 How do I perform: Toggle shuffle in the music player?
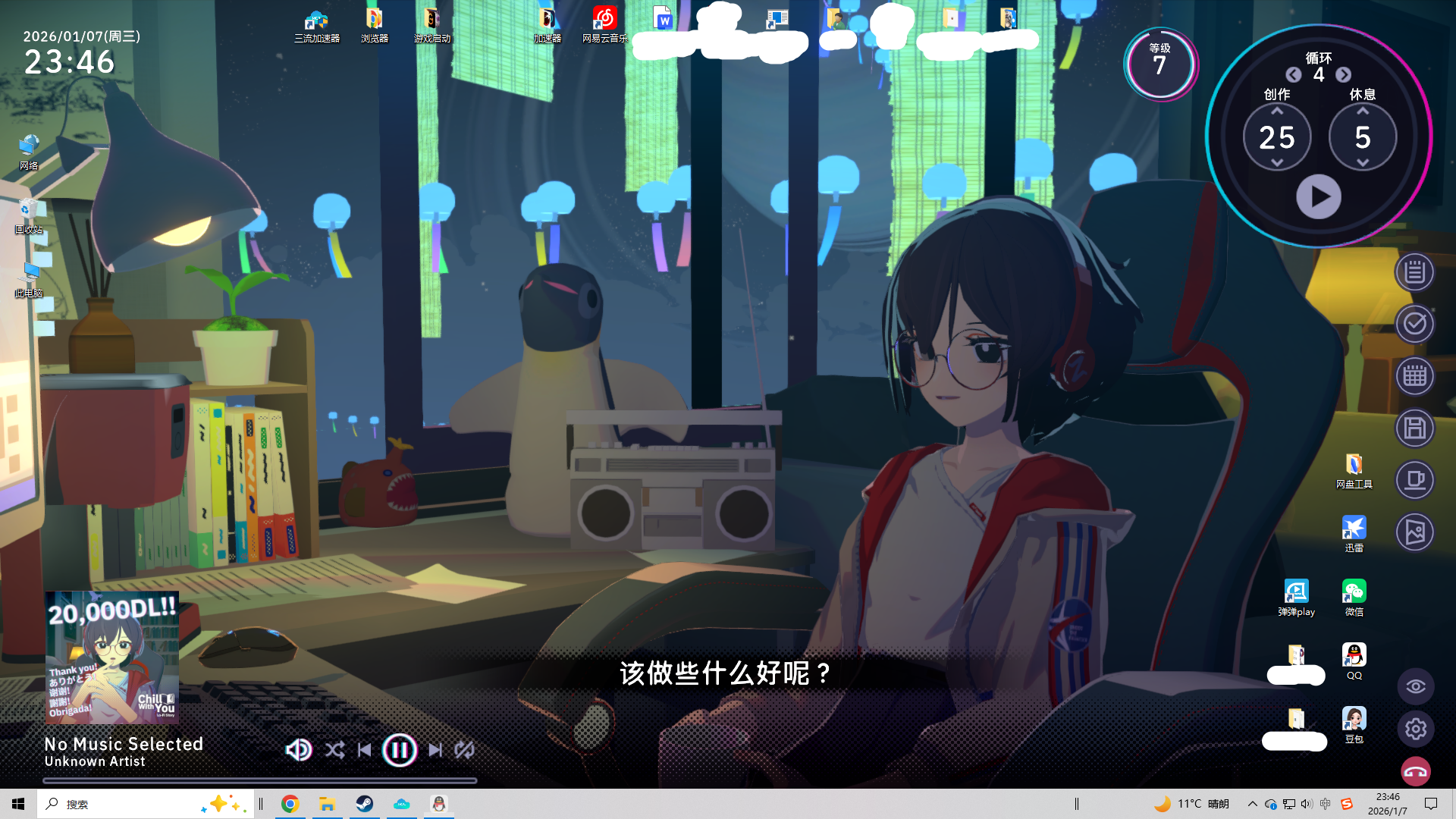click(x=334, y=750)
